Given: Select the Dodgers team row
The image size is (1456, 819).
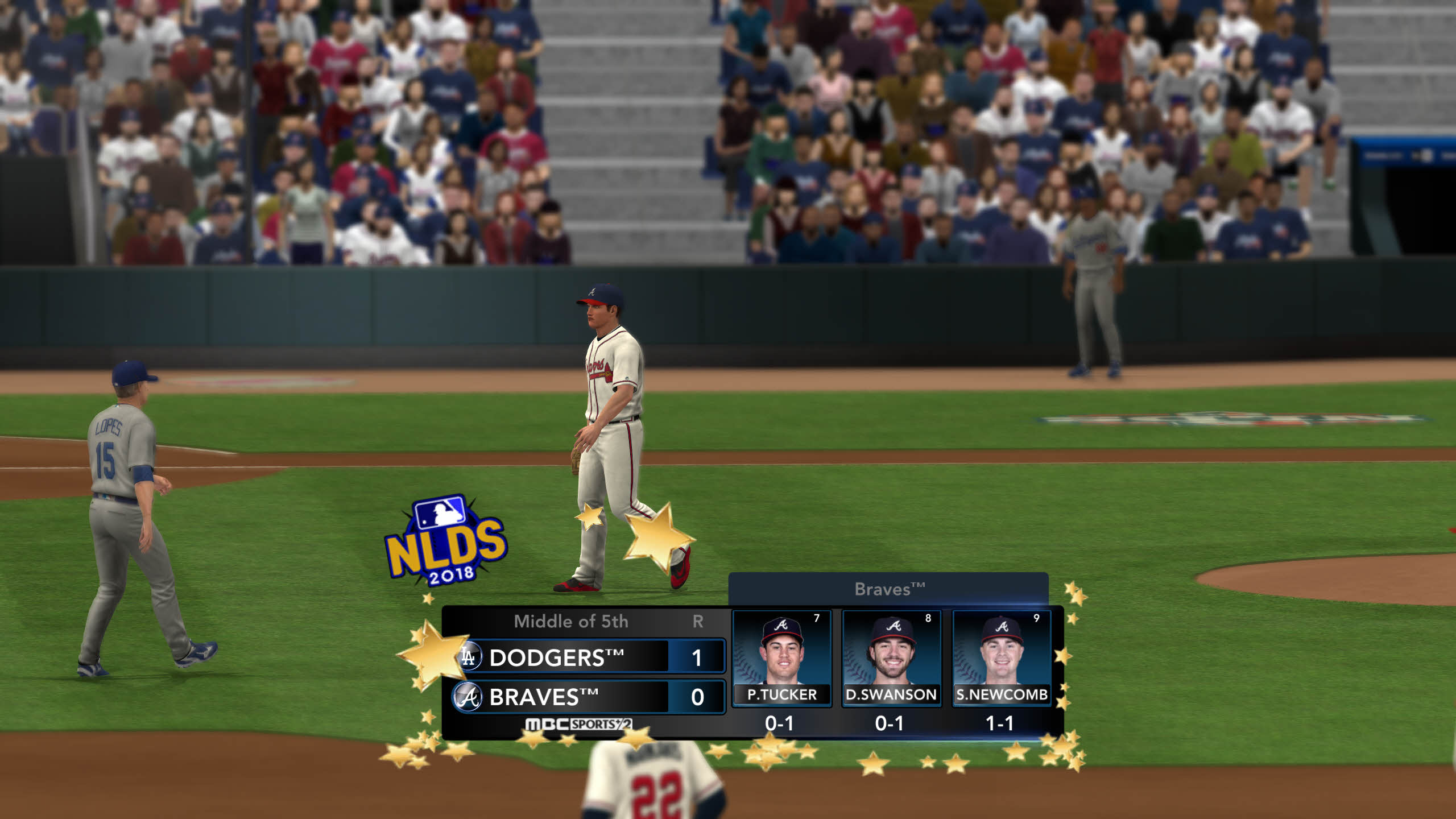Looking at the screenshot, I should [589, 657].
